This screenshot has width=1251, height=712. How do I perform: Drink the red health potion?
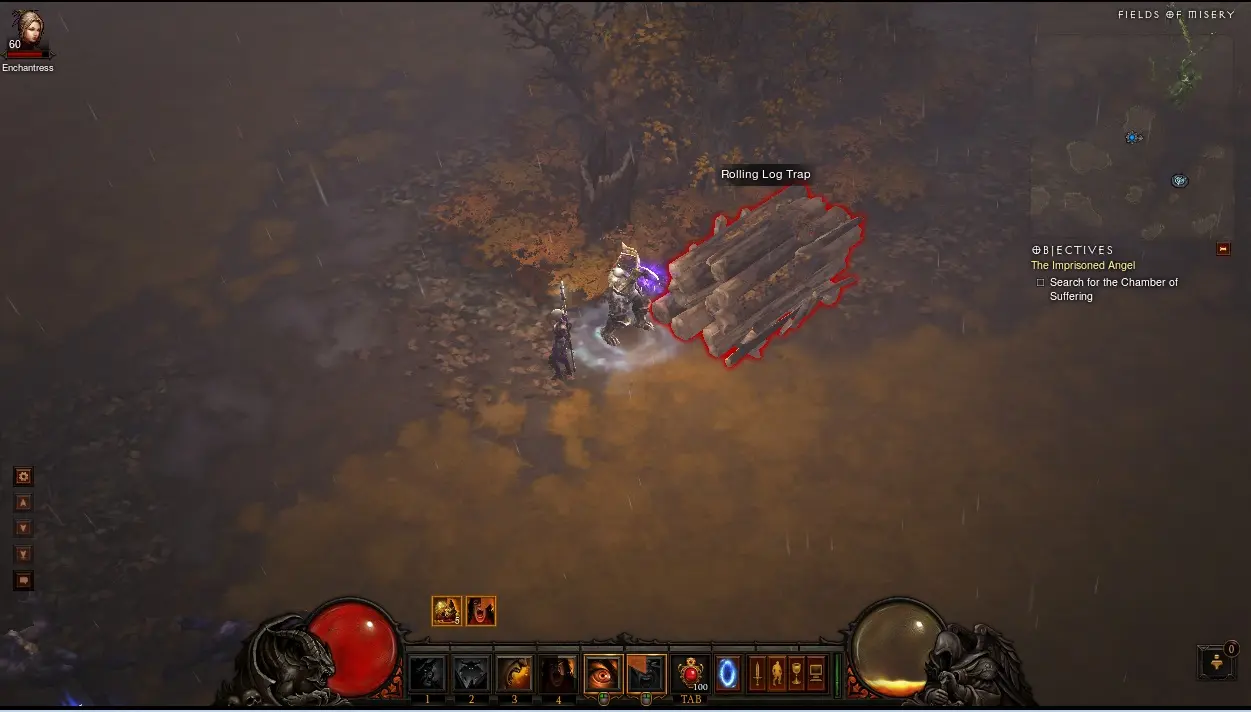691,673
